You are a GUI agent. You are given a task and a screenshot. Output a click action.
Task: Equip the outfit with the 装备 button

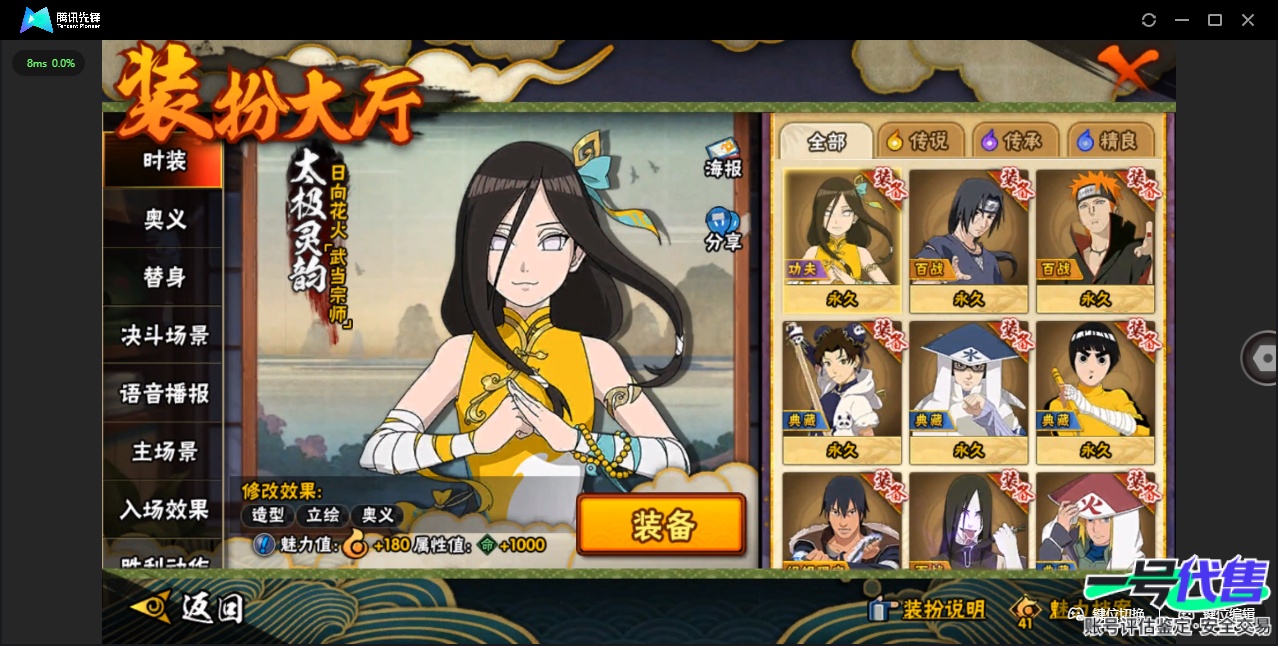pos(661,525)
